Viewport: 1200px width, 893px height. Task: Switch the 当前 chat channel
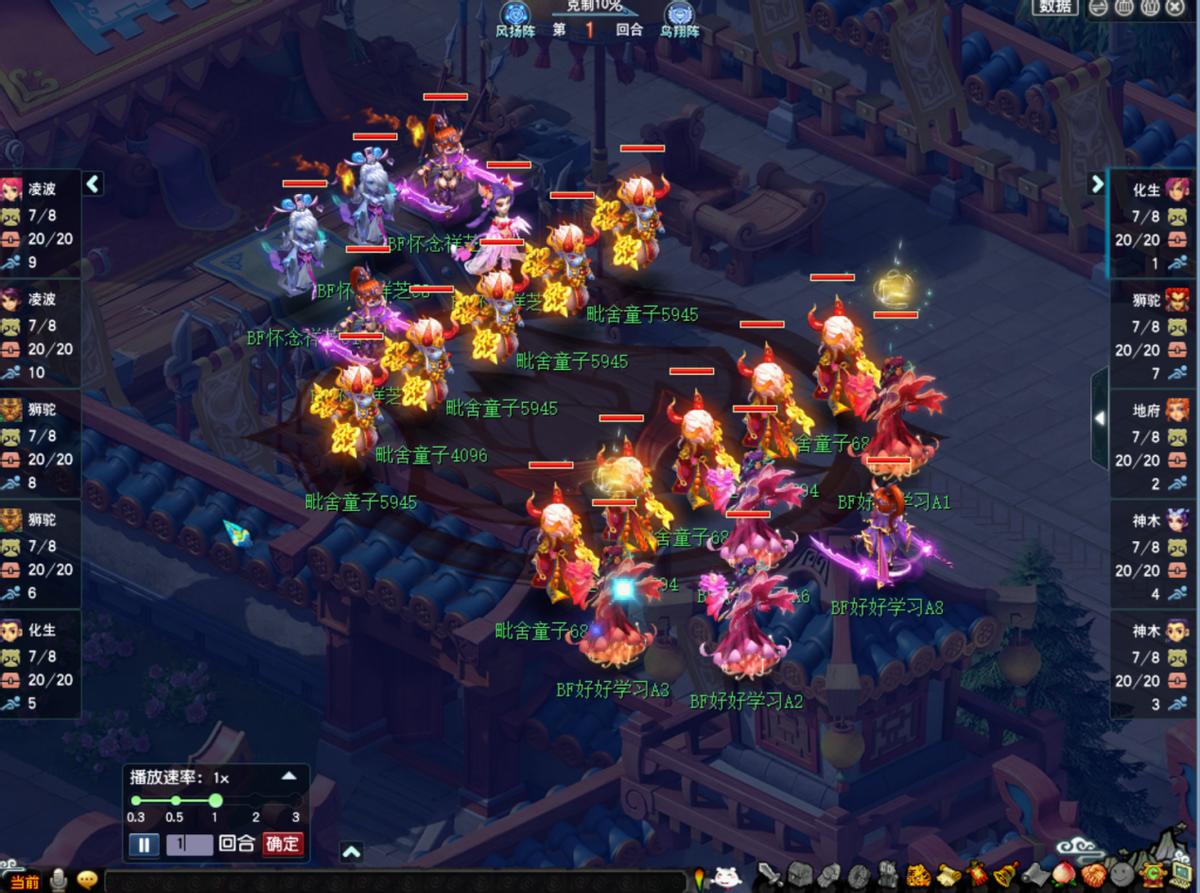(22, 881)
